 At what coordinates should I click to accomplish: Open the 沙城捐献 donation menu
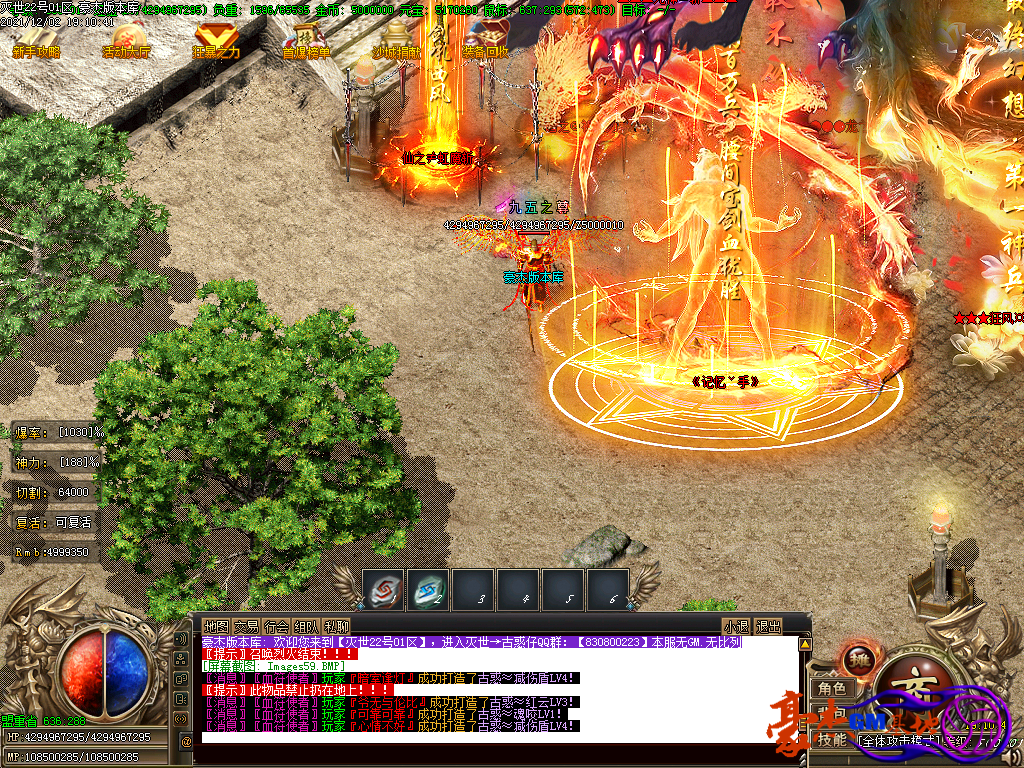point(397,38)
